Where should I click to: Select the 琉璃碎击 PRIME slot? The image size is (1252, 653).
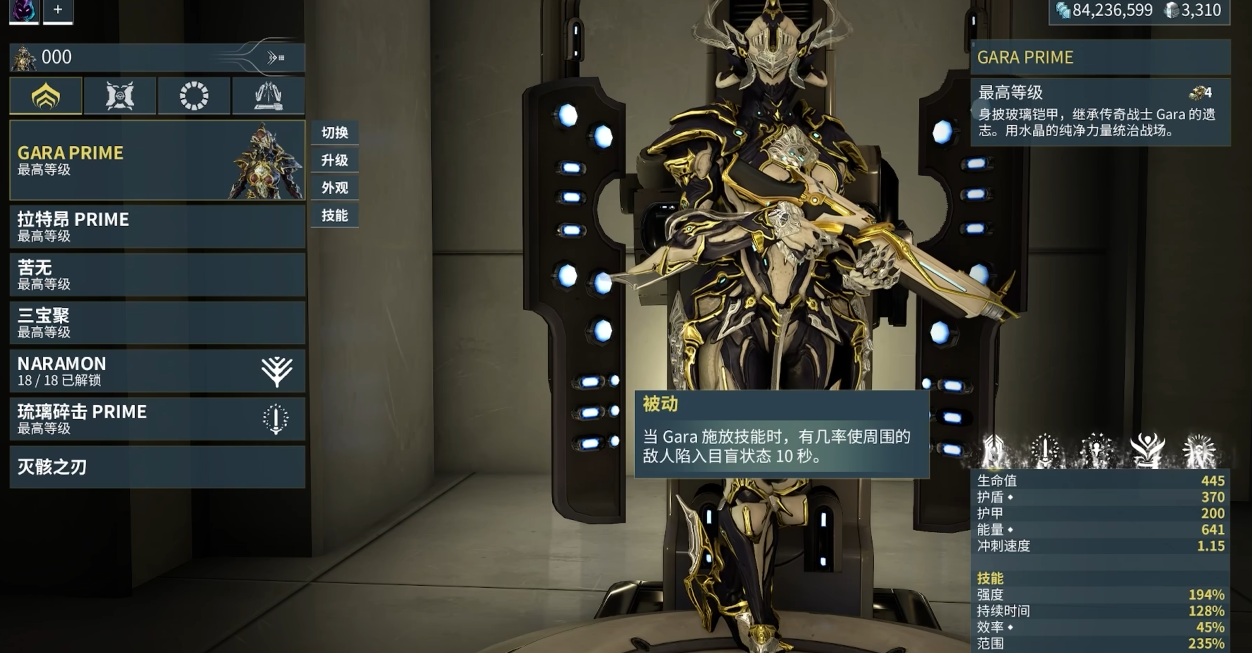point(157,418)
